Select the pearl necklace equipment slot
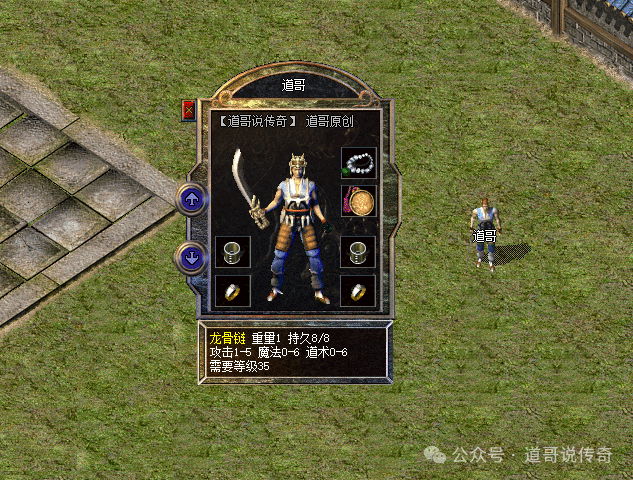 coord(358,164)
